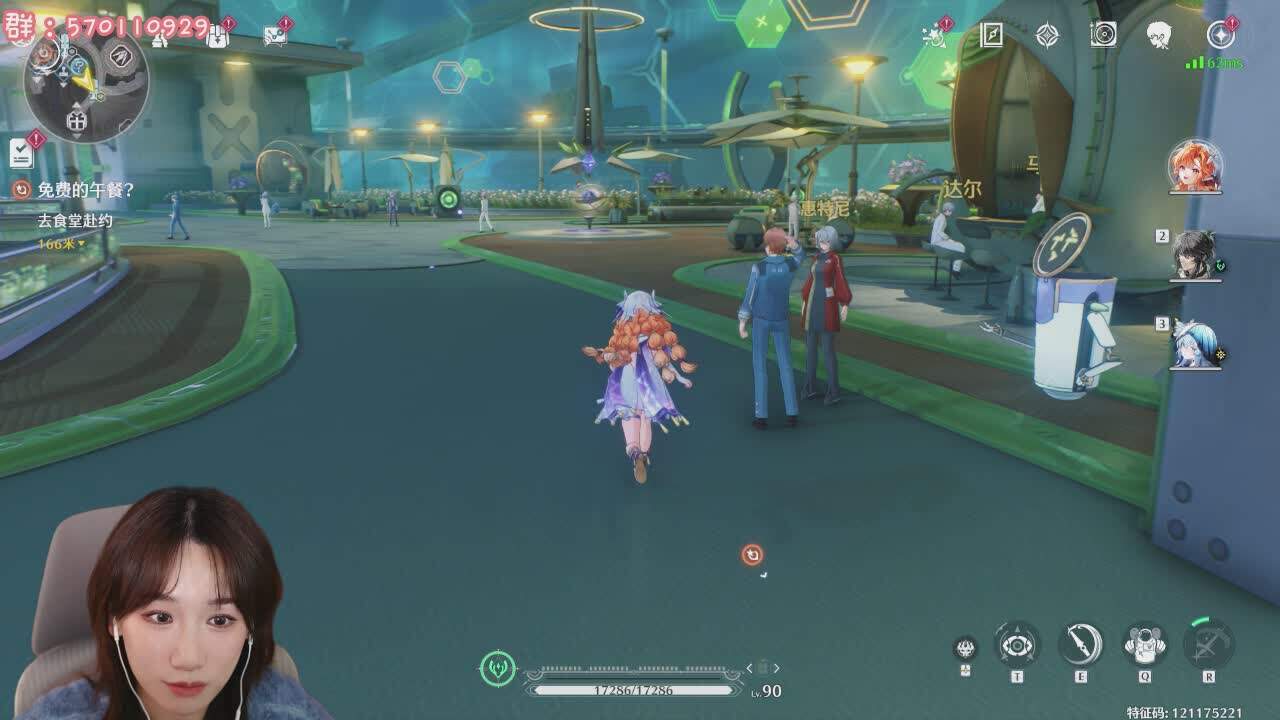Open the chat bubble icon with alert

click(x=275, y=36)
